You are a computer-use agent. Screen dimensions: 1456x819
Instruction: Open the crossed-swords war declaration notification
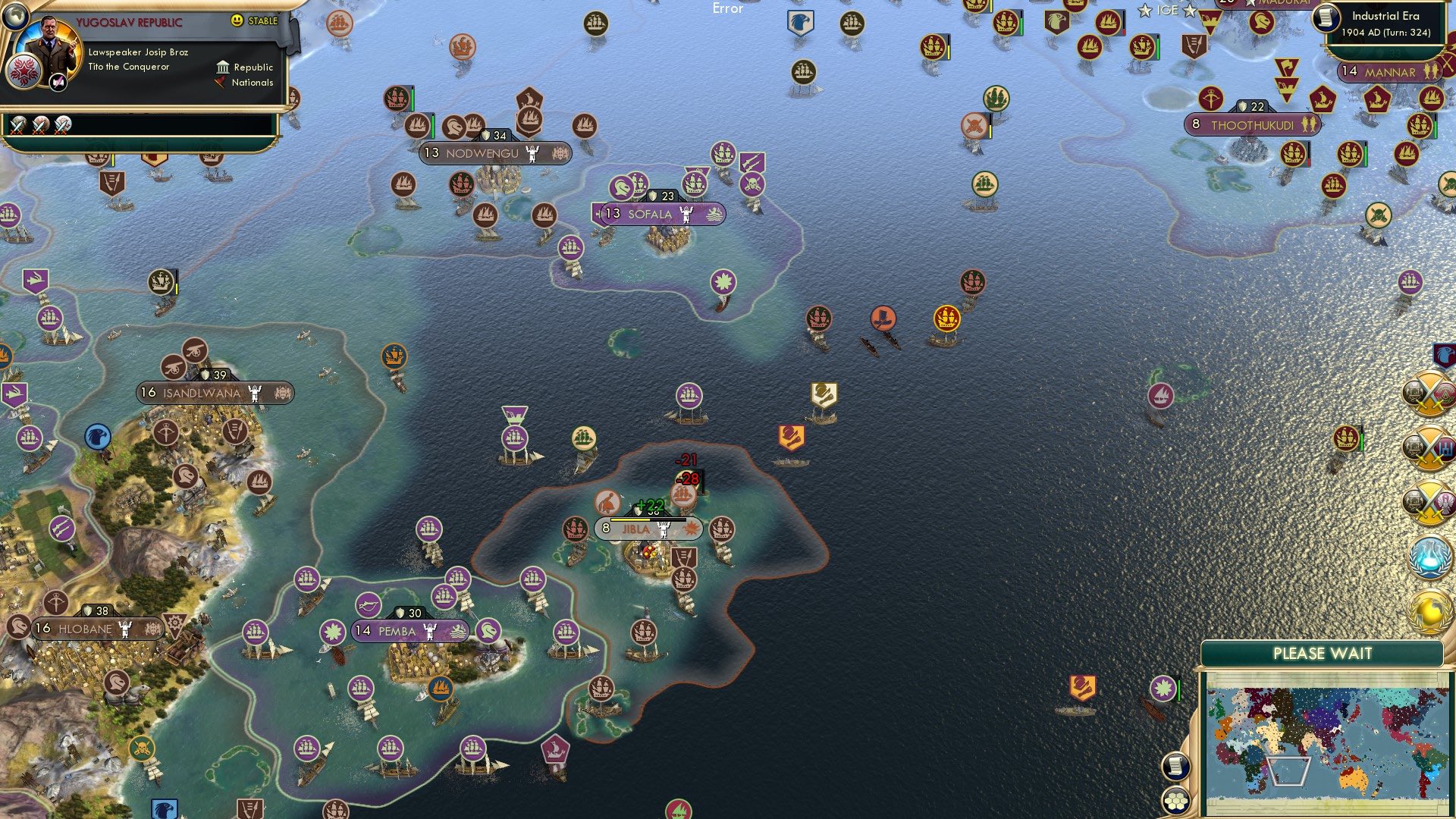point(1427,393)
